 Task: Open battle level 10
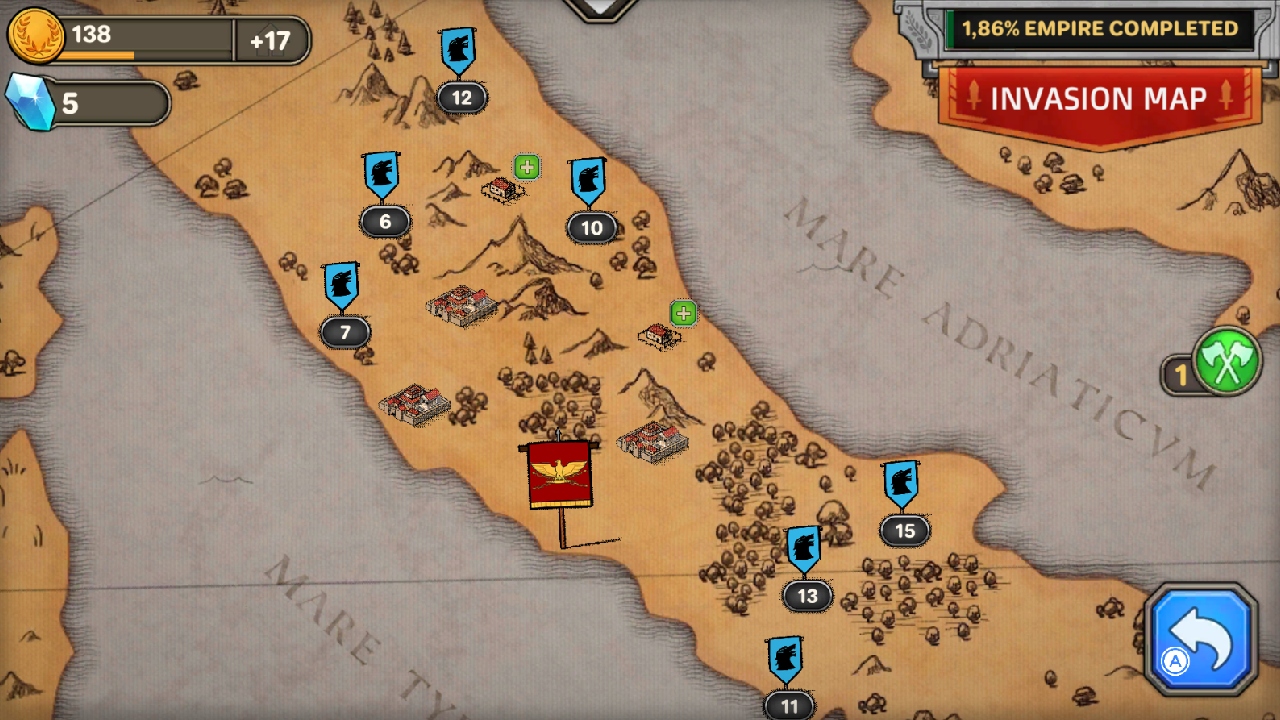coord(590,200)
